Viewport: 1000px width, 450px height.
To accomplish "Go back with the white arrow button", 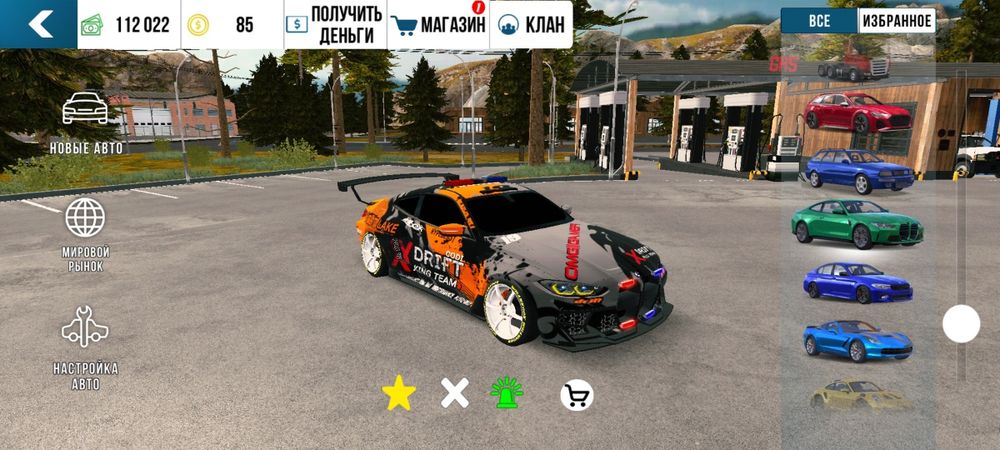I will point(39,24).
